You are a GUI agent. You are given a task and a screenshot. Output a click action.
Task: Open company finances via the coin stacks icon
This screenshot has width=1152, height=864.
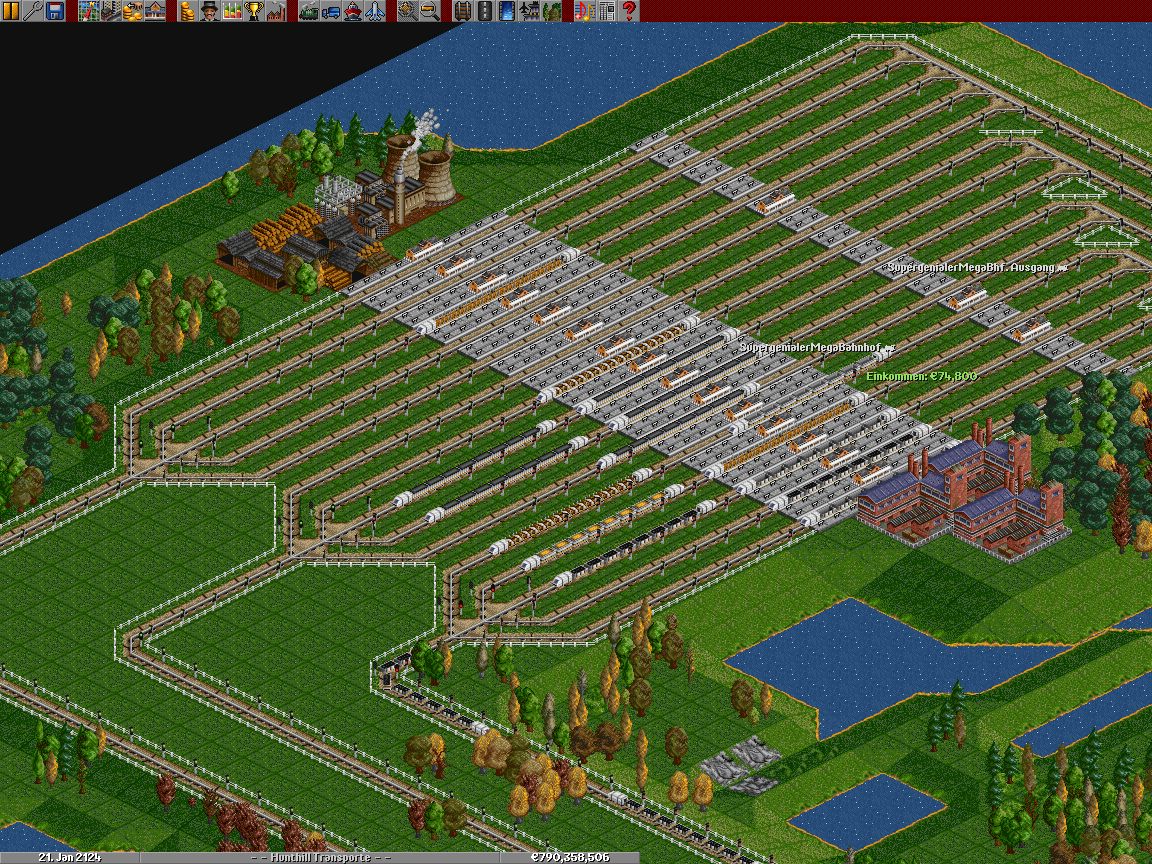pos(187,11)
